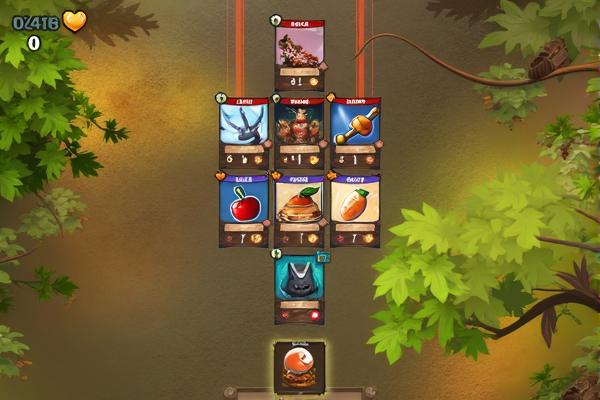Pick the pancake stack food card
600x400 pixels.
[299, 210]
